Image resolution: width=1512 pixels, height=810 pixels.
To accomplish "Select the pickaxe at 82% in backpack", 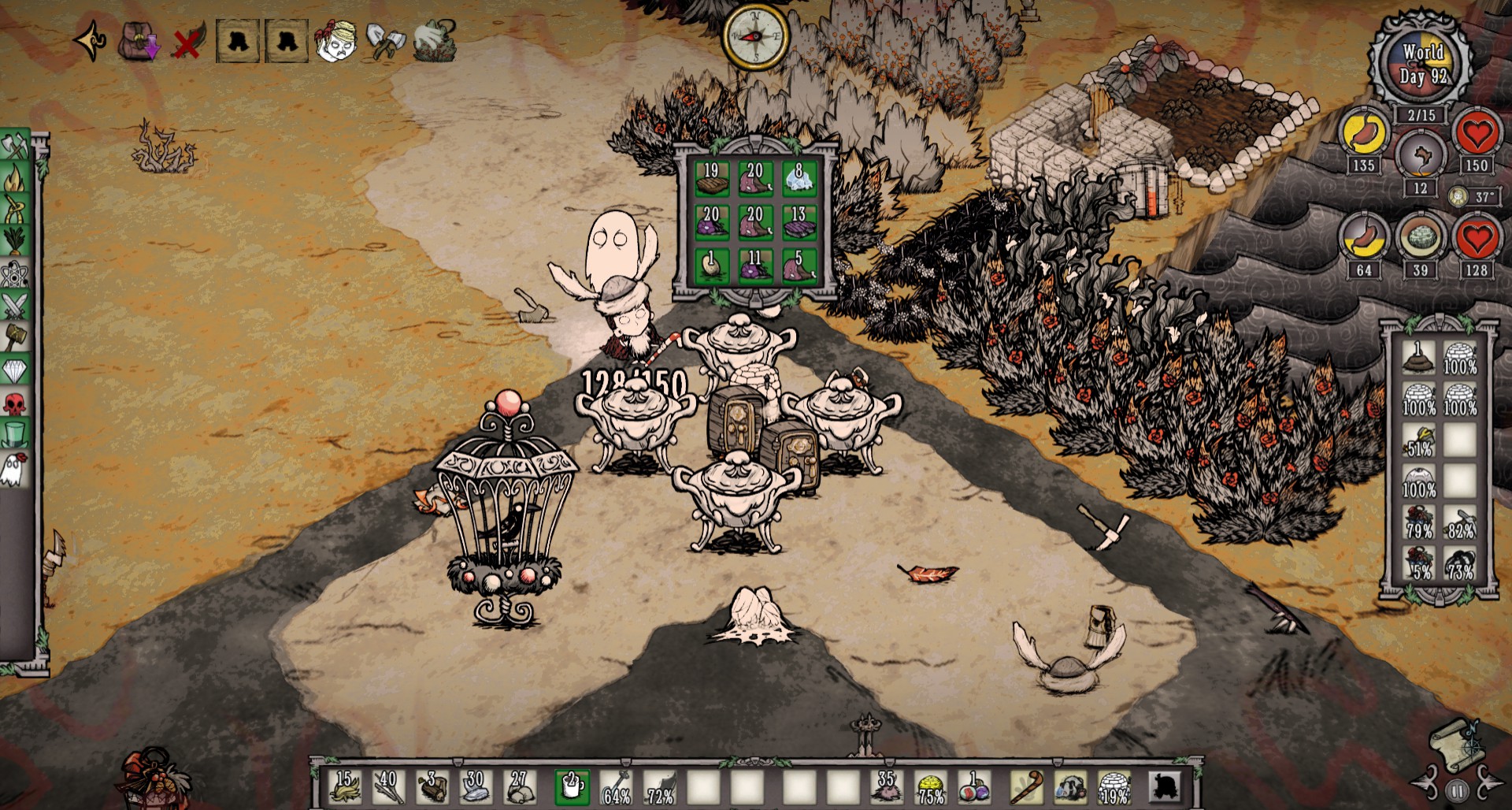I will tap(1460, 523).
